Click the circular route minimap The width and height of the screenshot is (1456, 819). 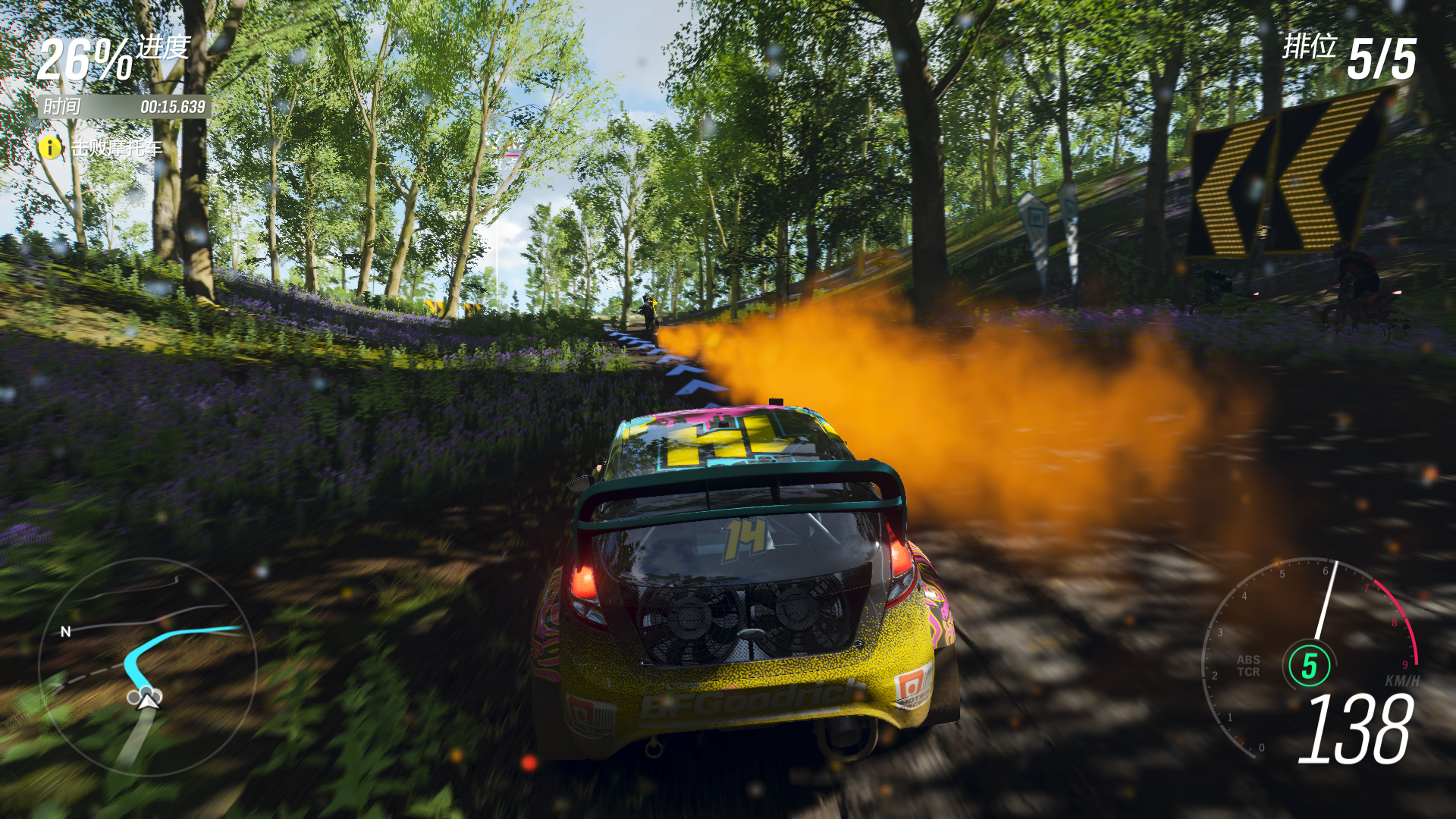pyautogui.click(x=148, y=667)
